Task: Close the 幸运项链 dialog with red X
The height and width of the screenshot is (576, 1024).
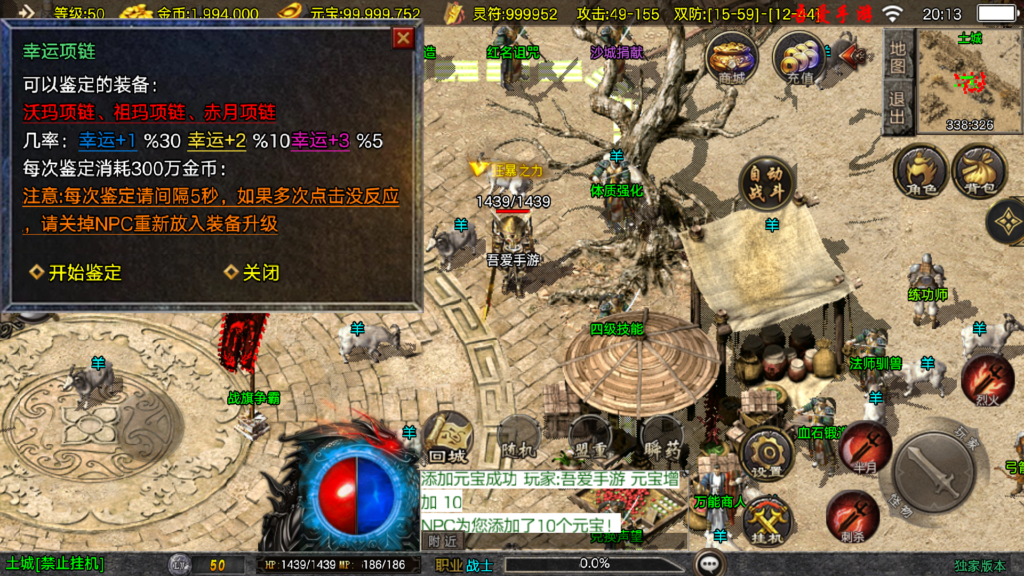Action: click(403, 38)
